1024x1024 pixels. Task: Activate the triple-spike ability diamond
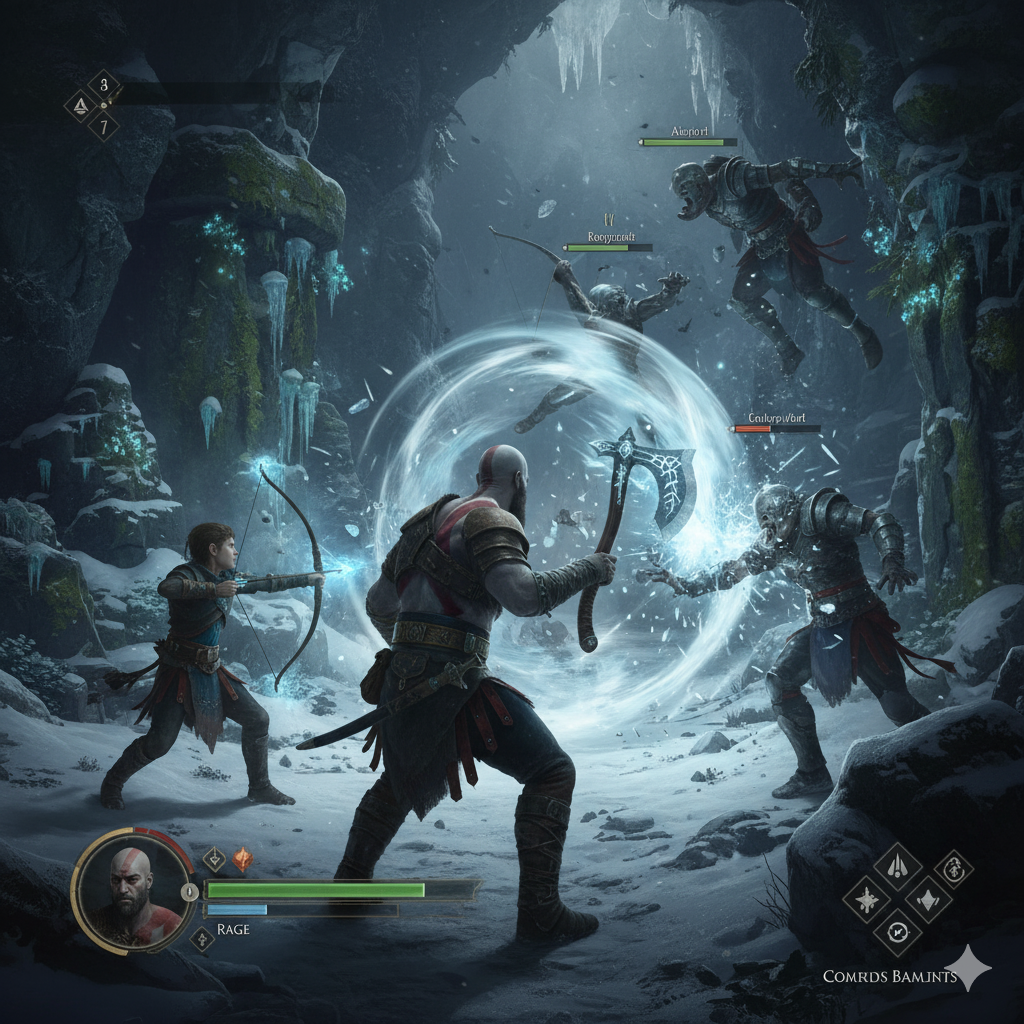pos(898,864)
